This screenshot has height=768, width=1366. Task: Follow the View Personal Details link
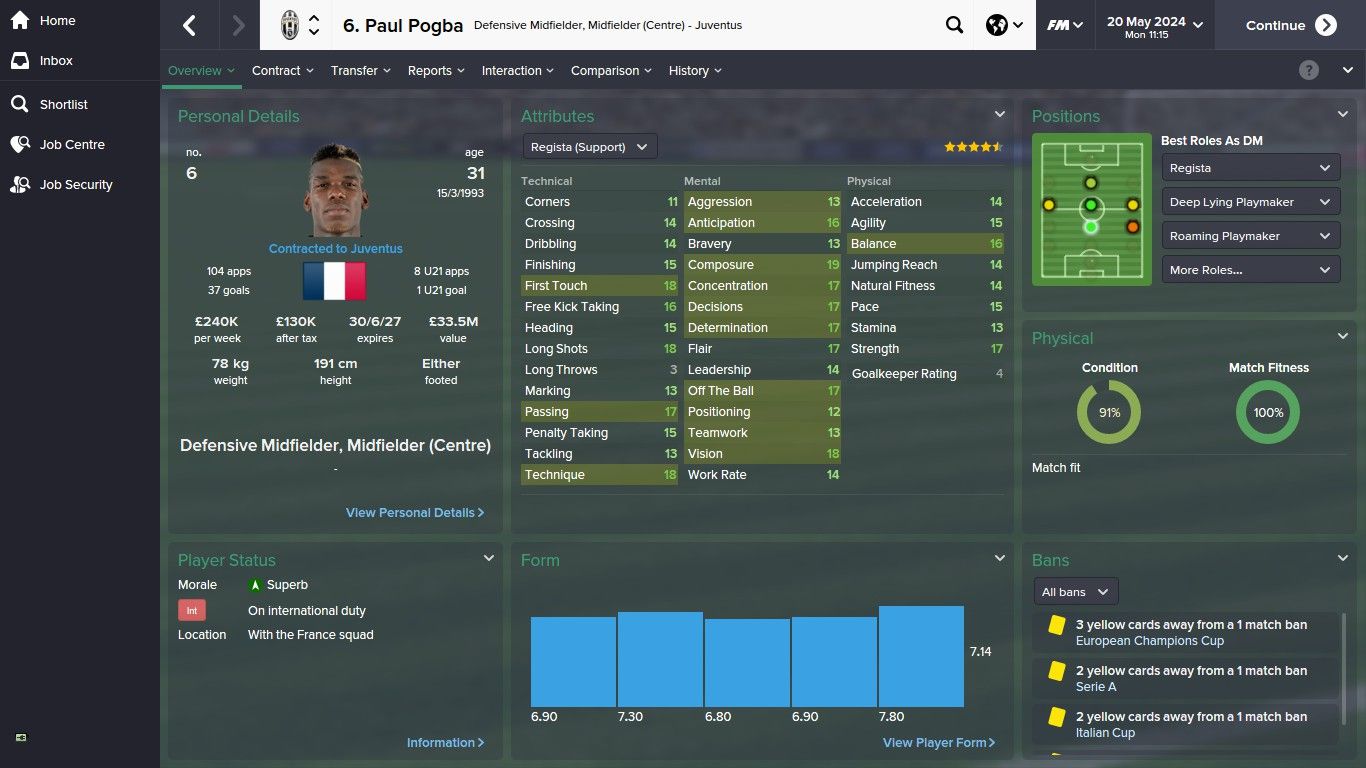[x=414, y=513]
